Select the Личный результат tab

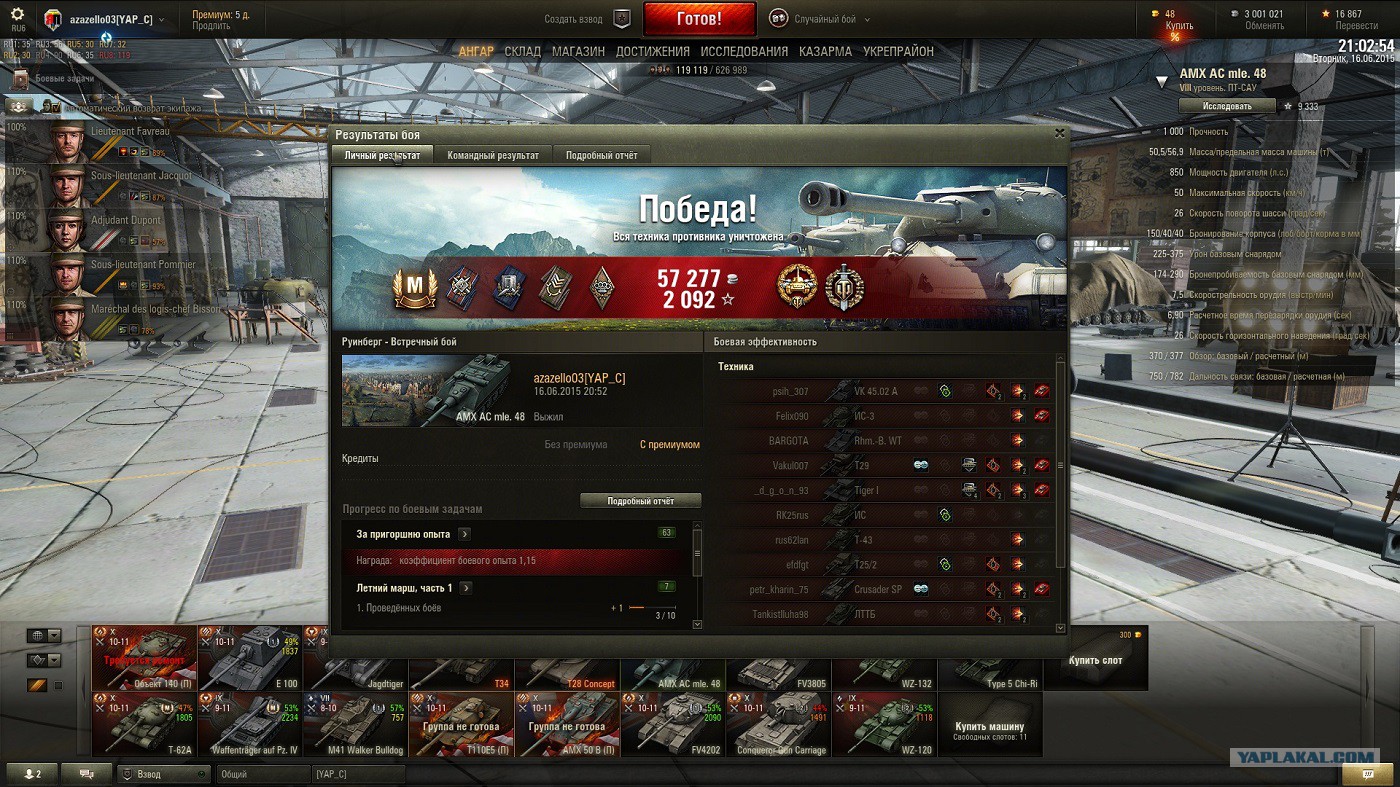382,155
